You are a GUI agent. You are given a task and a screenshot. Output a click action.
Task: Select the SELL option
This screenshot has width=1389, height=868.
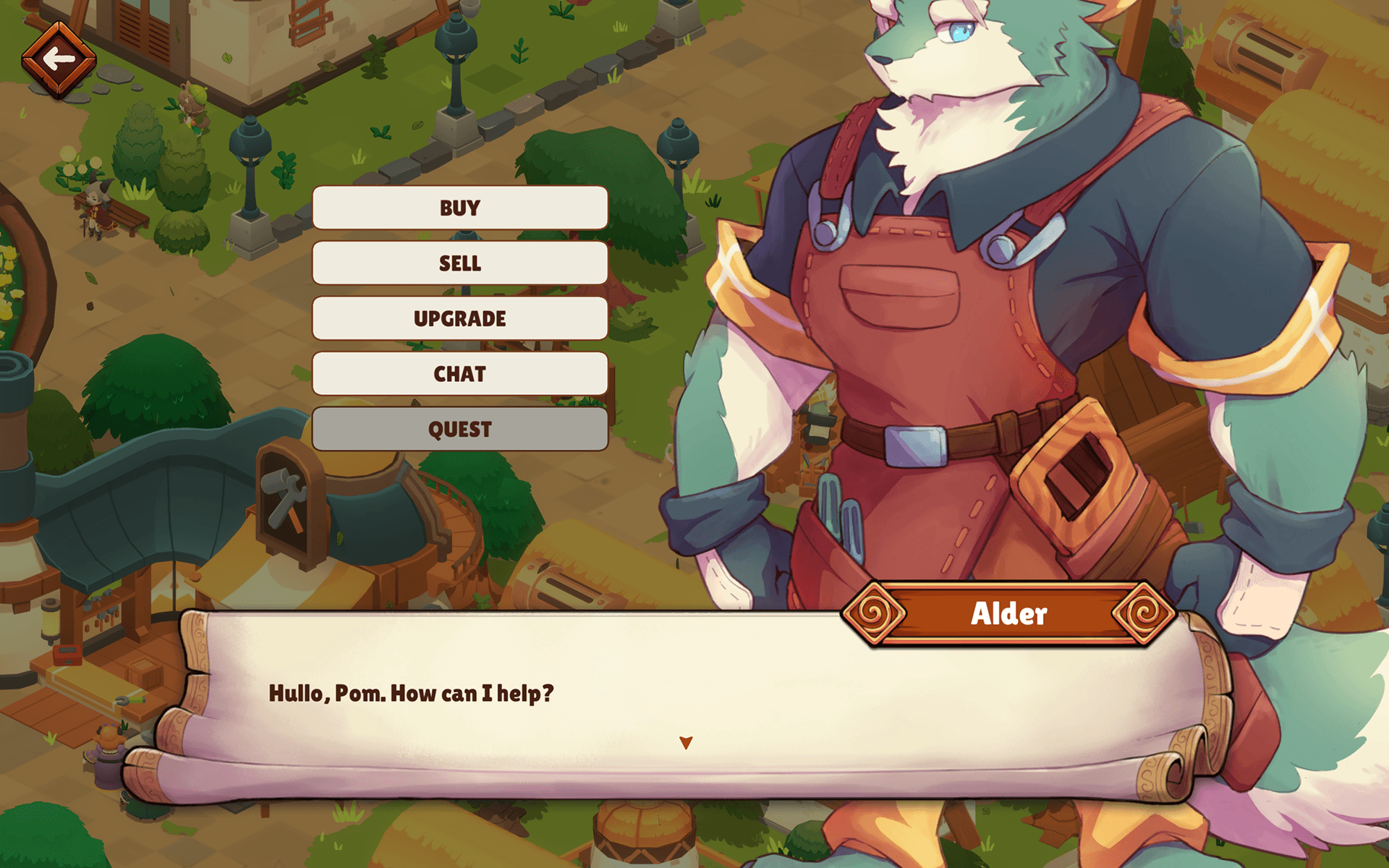click(x=459, y=263)
